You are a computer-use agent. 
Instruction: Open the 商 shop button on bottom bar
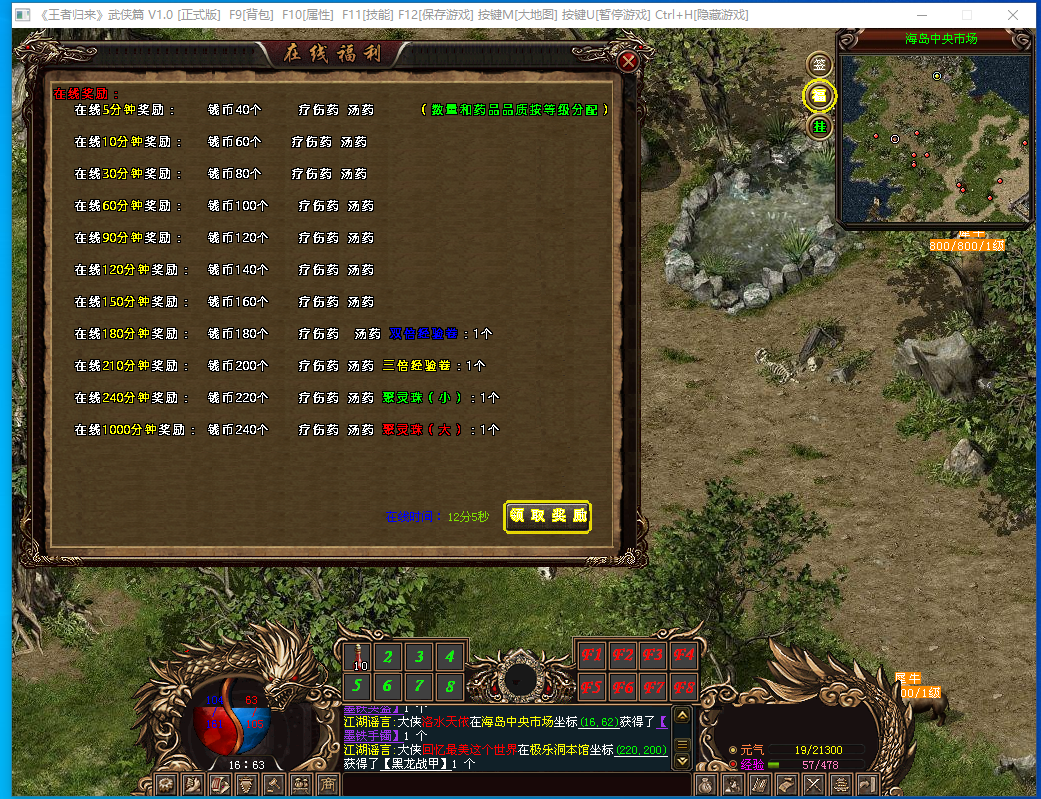pyautogui.click(x=326, y=785)
